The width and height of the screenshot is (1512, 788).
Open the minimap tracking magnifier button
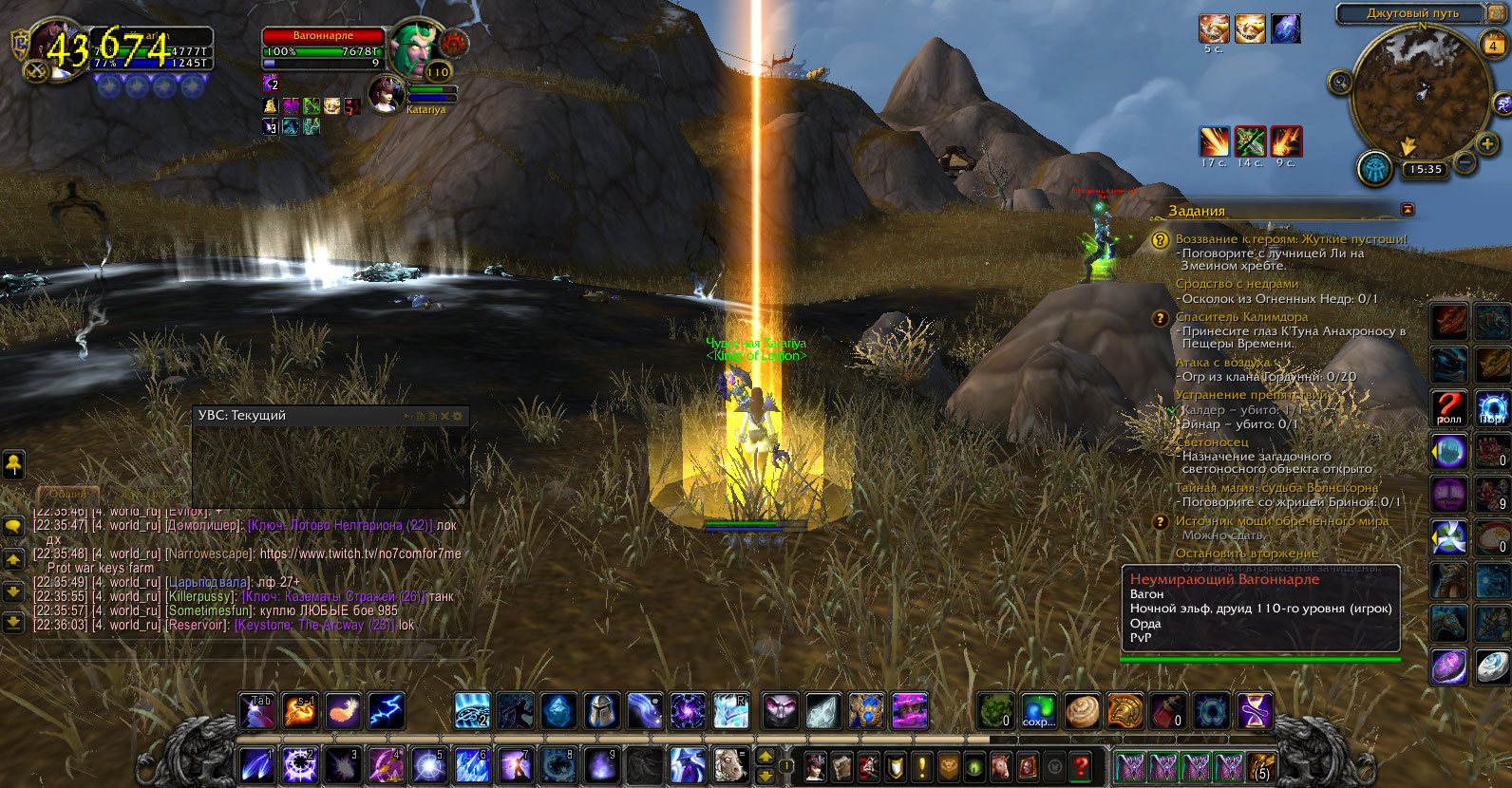click(x=1340, y=83)
